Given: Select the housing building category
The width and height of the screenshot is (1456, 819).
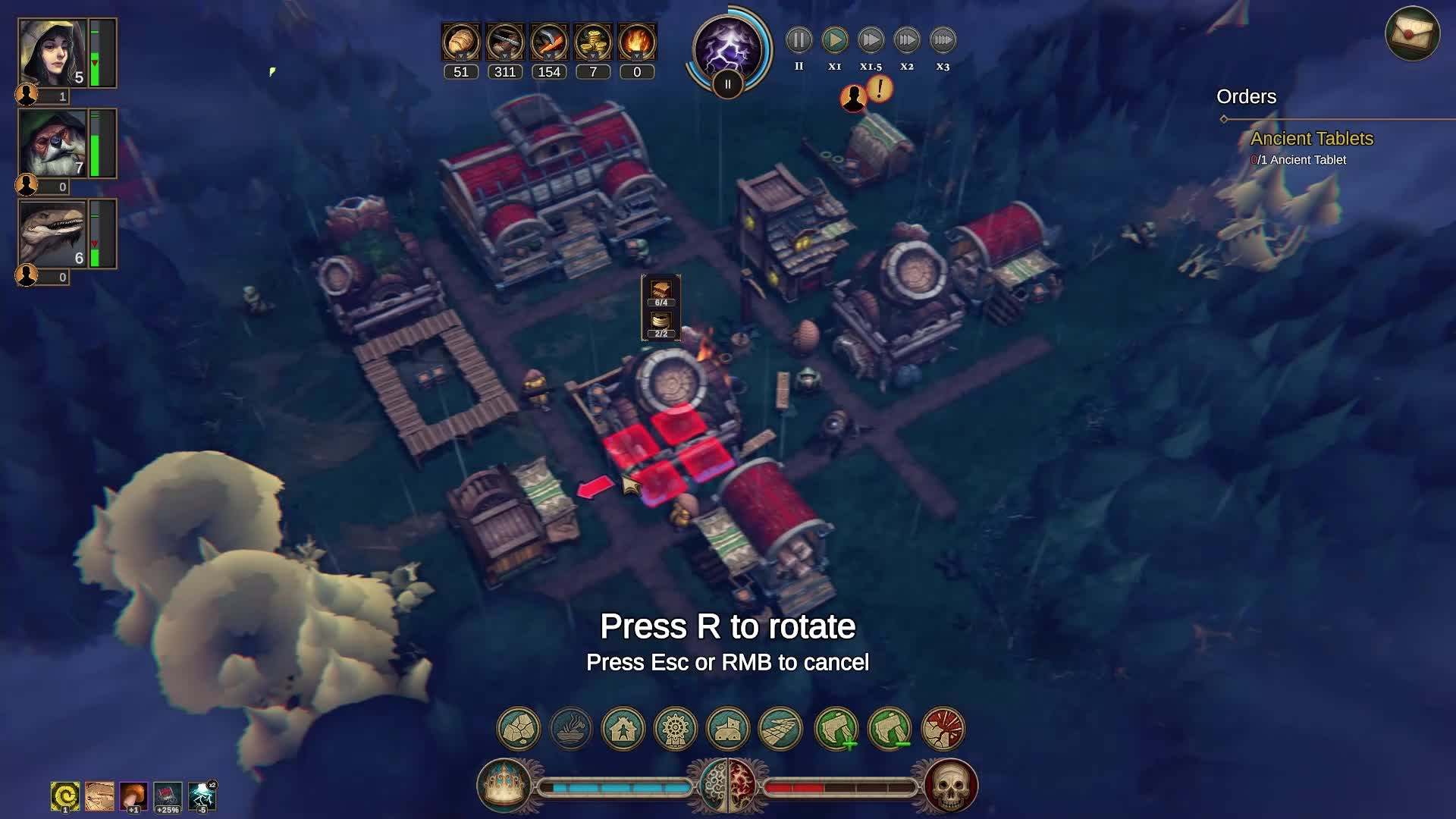Looking at the screenshot, I should click(x=623, y=729).
